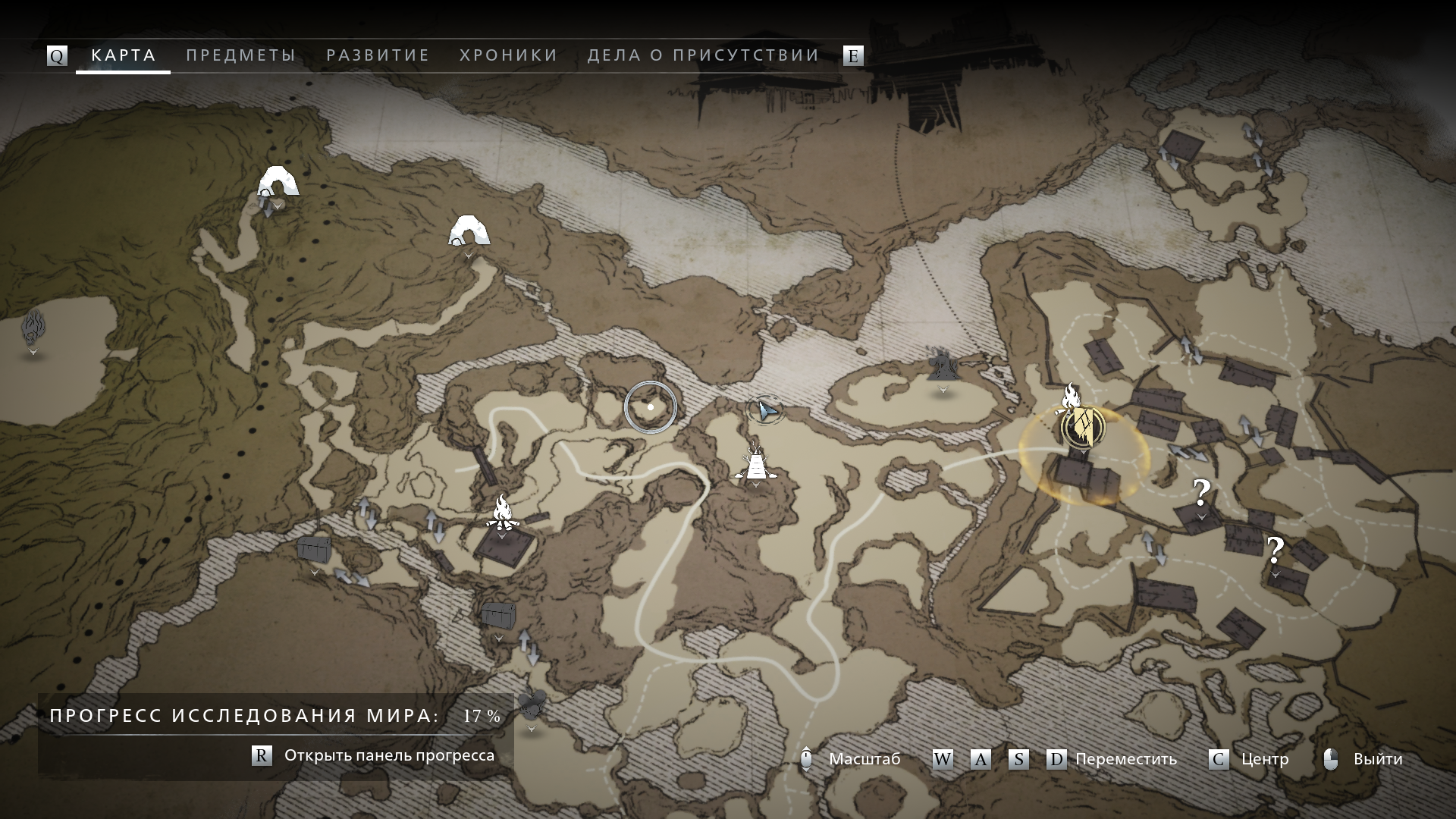This screenshot has height=819, width=1456.
Task: Click the player arrow marker
Action: pos(766,410)
